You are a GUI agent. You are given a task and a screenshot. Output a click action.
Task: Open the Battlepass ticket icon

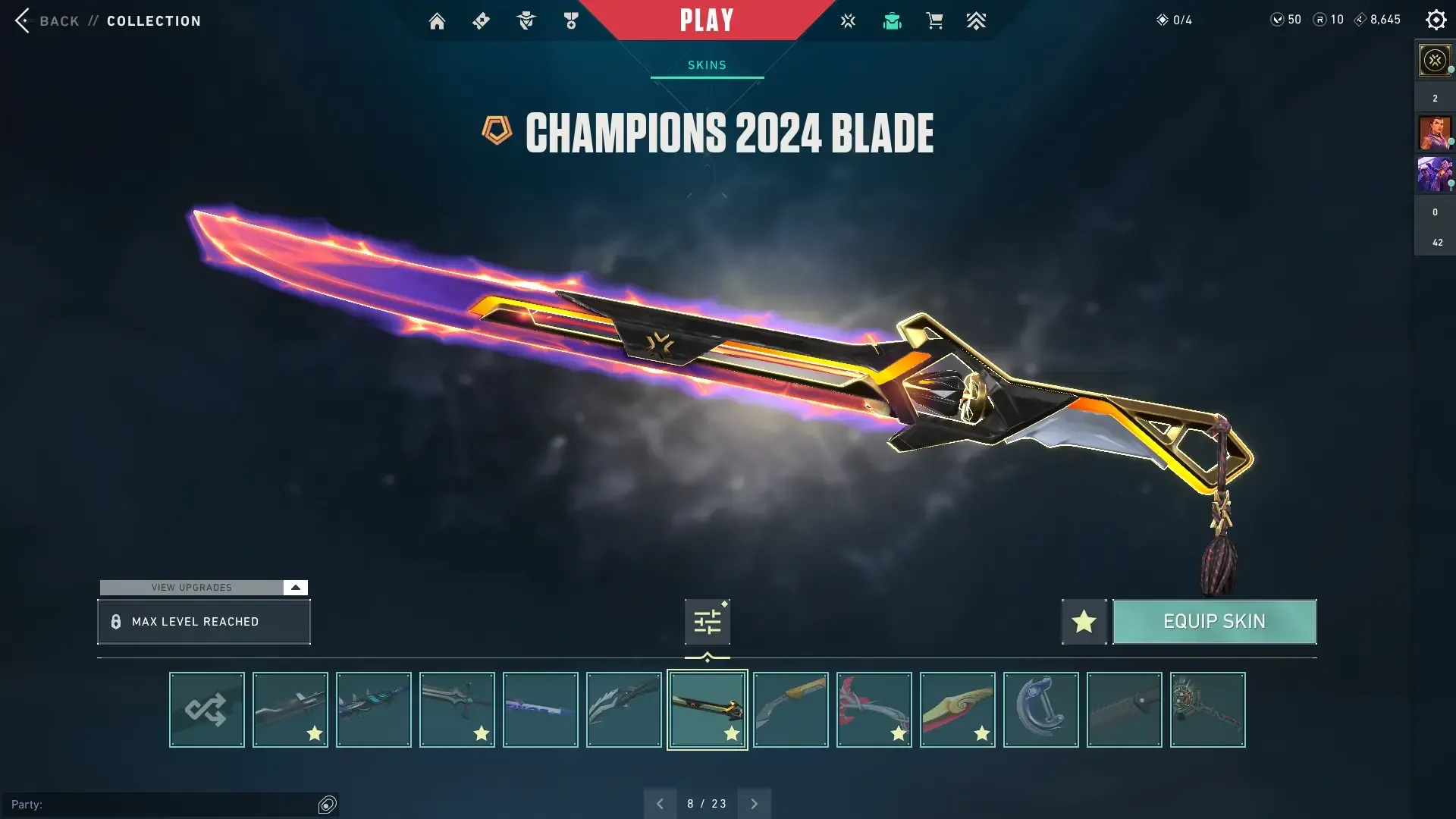481,20
